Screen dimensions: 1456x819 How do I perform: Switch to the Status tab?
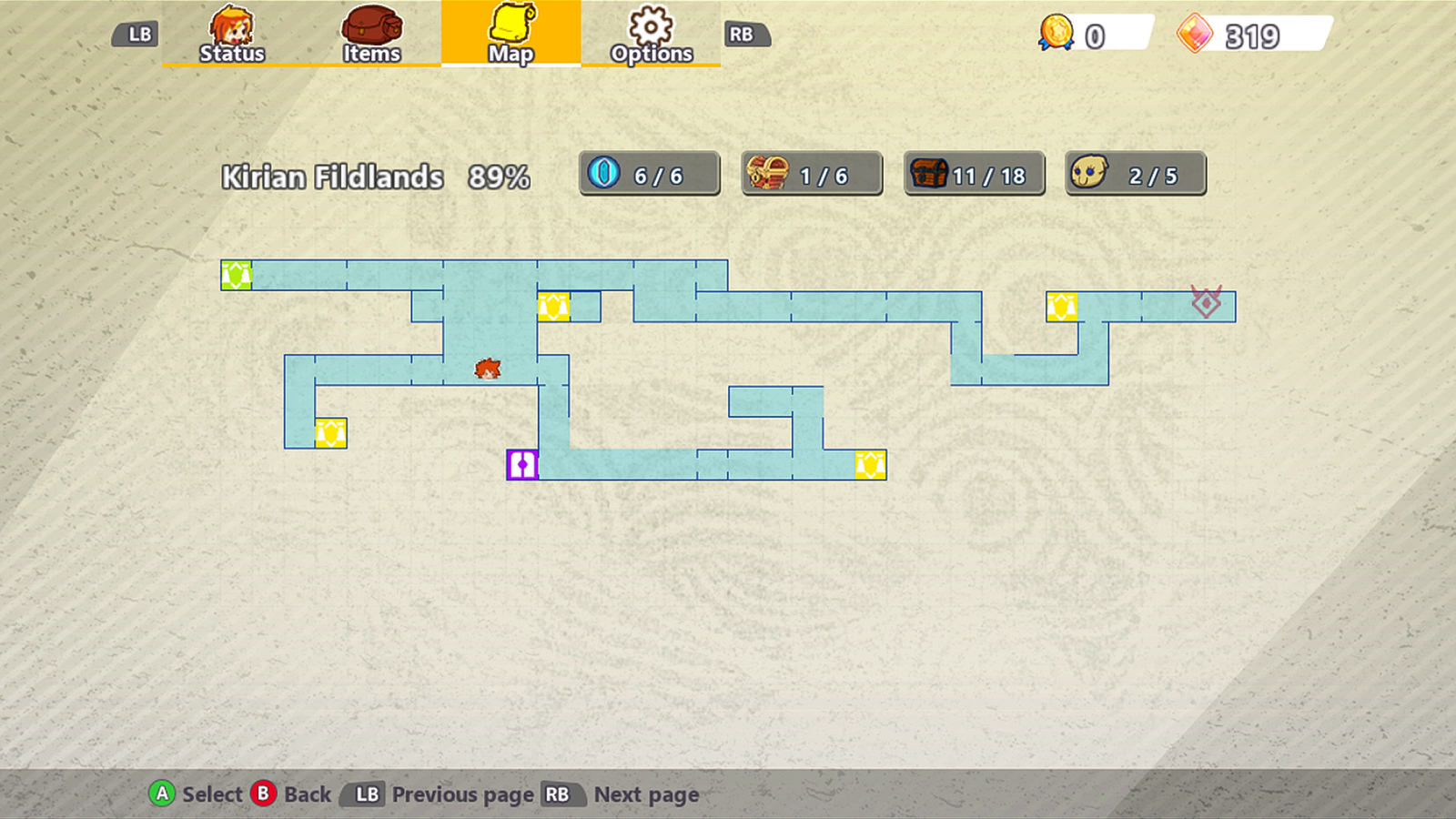pos(231,36)
